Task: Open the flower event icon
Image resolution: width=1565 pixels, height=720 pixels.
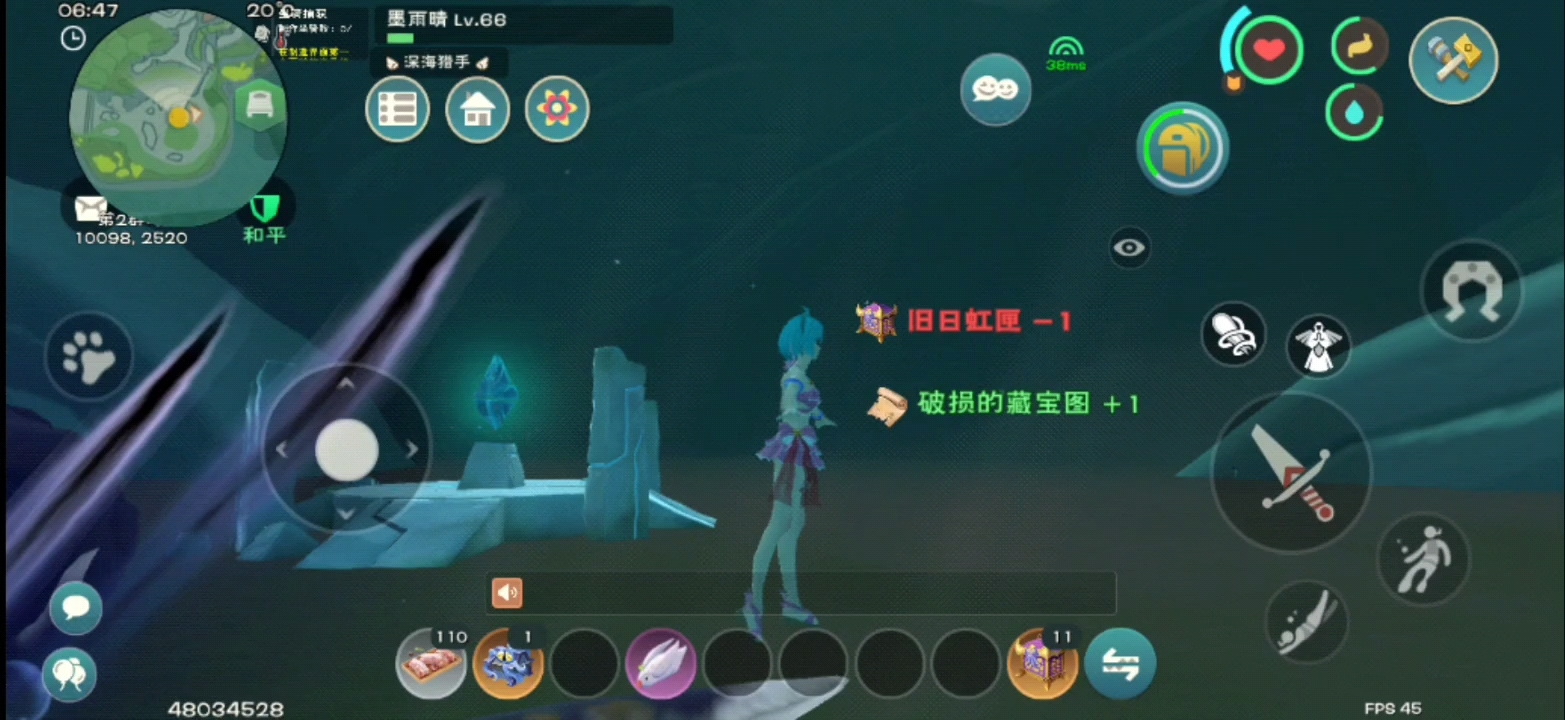Action: coord(557,109)
